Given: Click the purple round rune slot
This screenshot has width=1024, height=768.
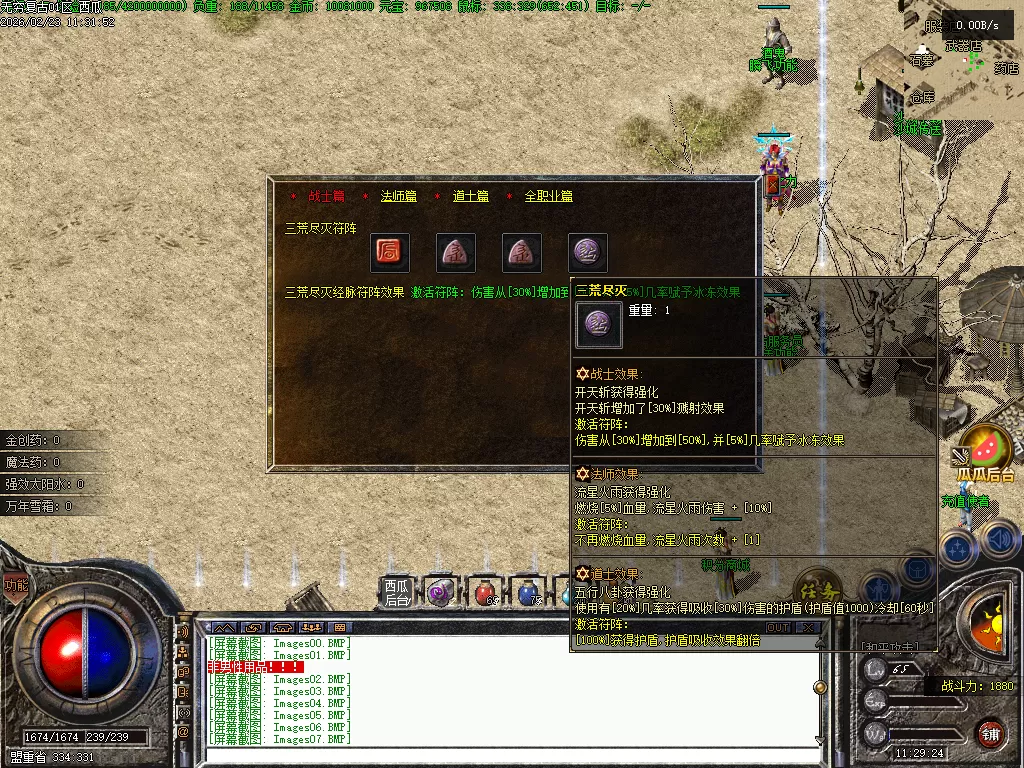Looking at the screenshot, I should coord(587,254).
